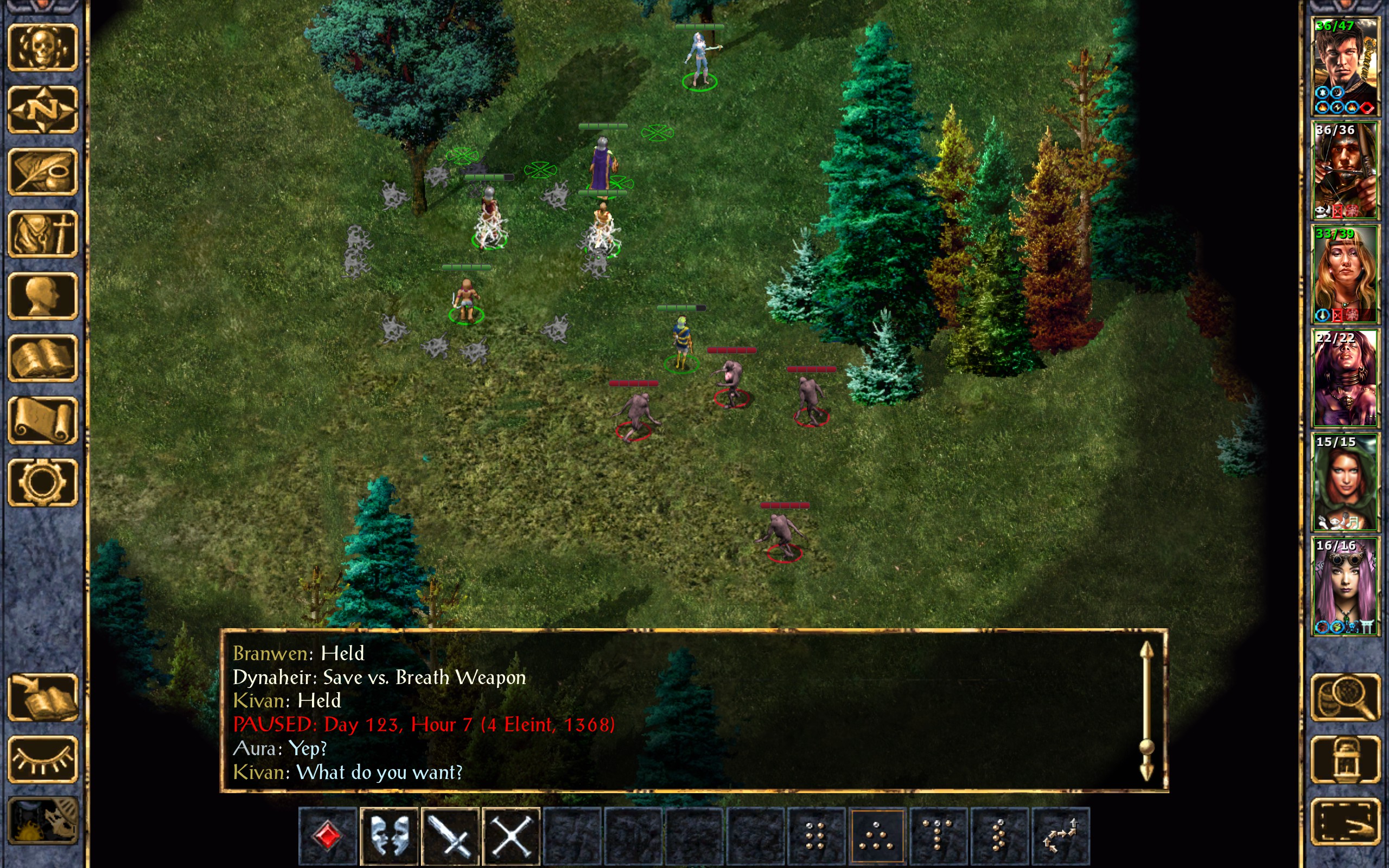Rest the party with the campfire button
Image resolution: width=1389 pixels, height=868 pixels.
click(x=42, y=821)
